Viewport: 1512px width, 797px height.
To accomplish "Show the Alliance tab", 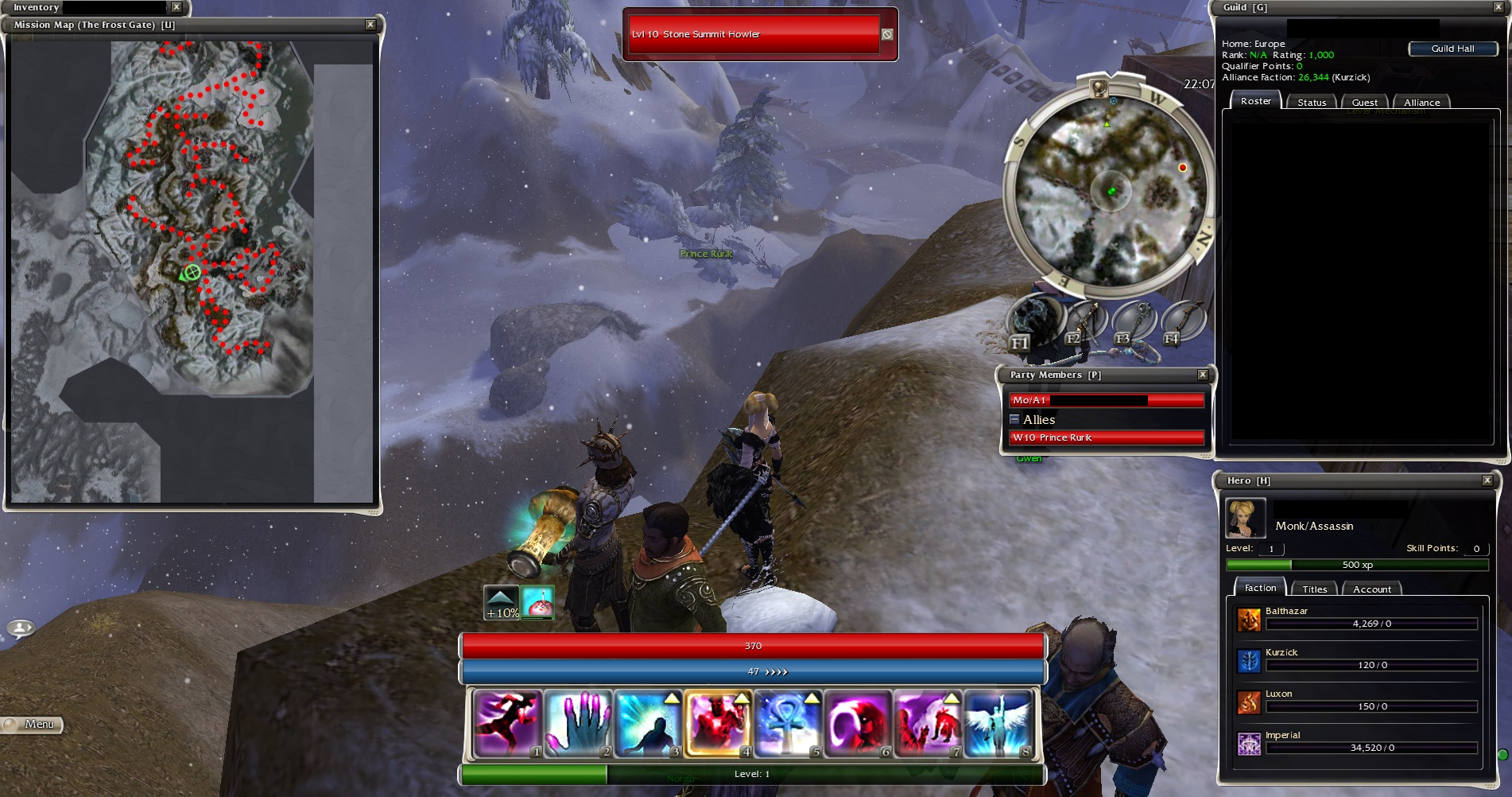I will (1421, 103).
